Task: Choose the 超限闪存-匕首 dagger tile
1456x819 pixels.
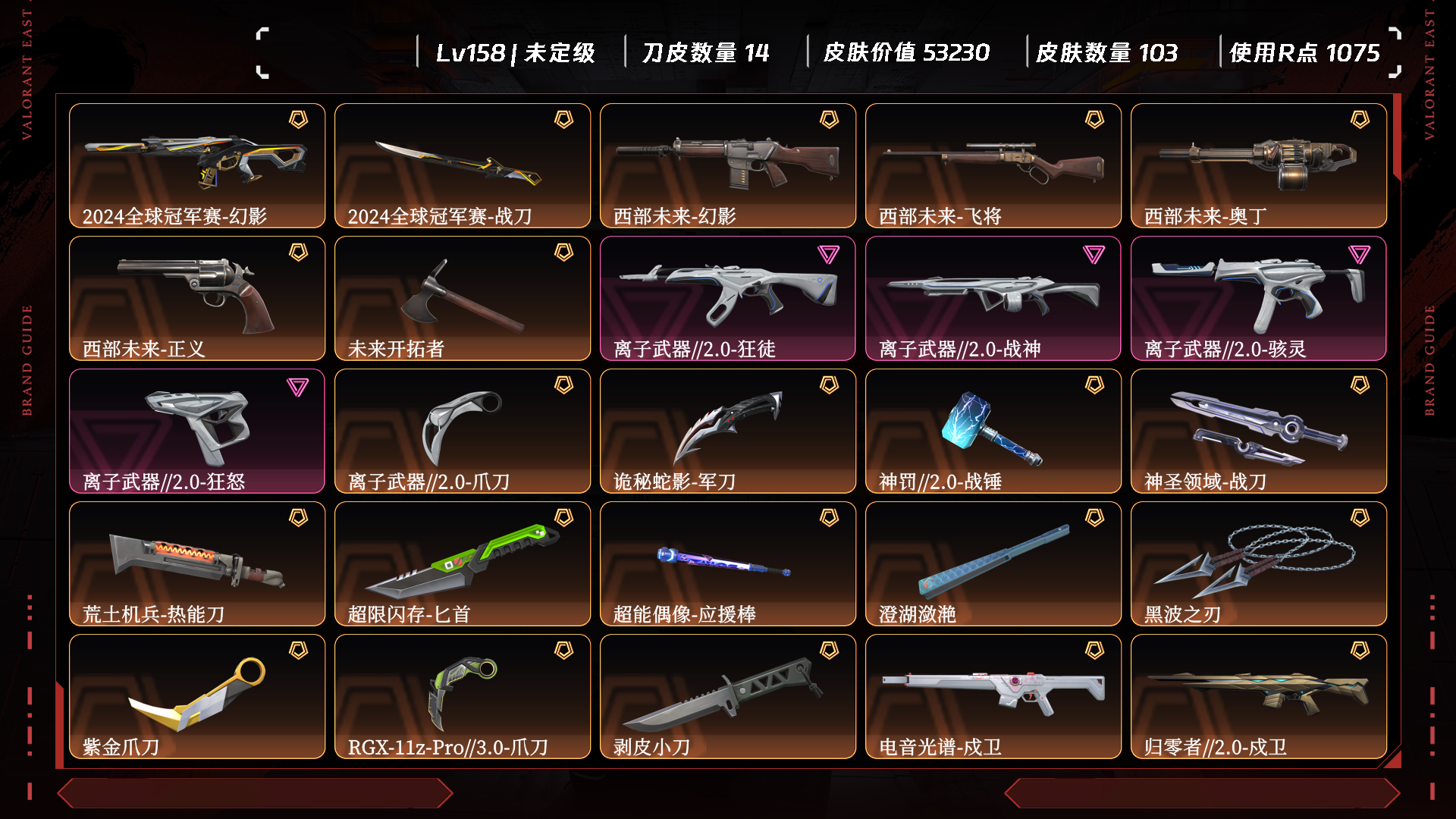Action: (463, 563)
